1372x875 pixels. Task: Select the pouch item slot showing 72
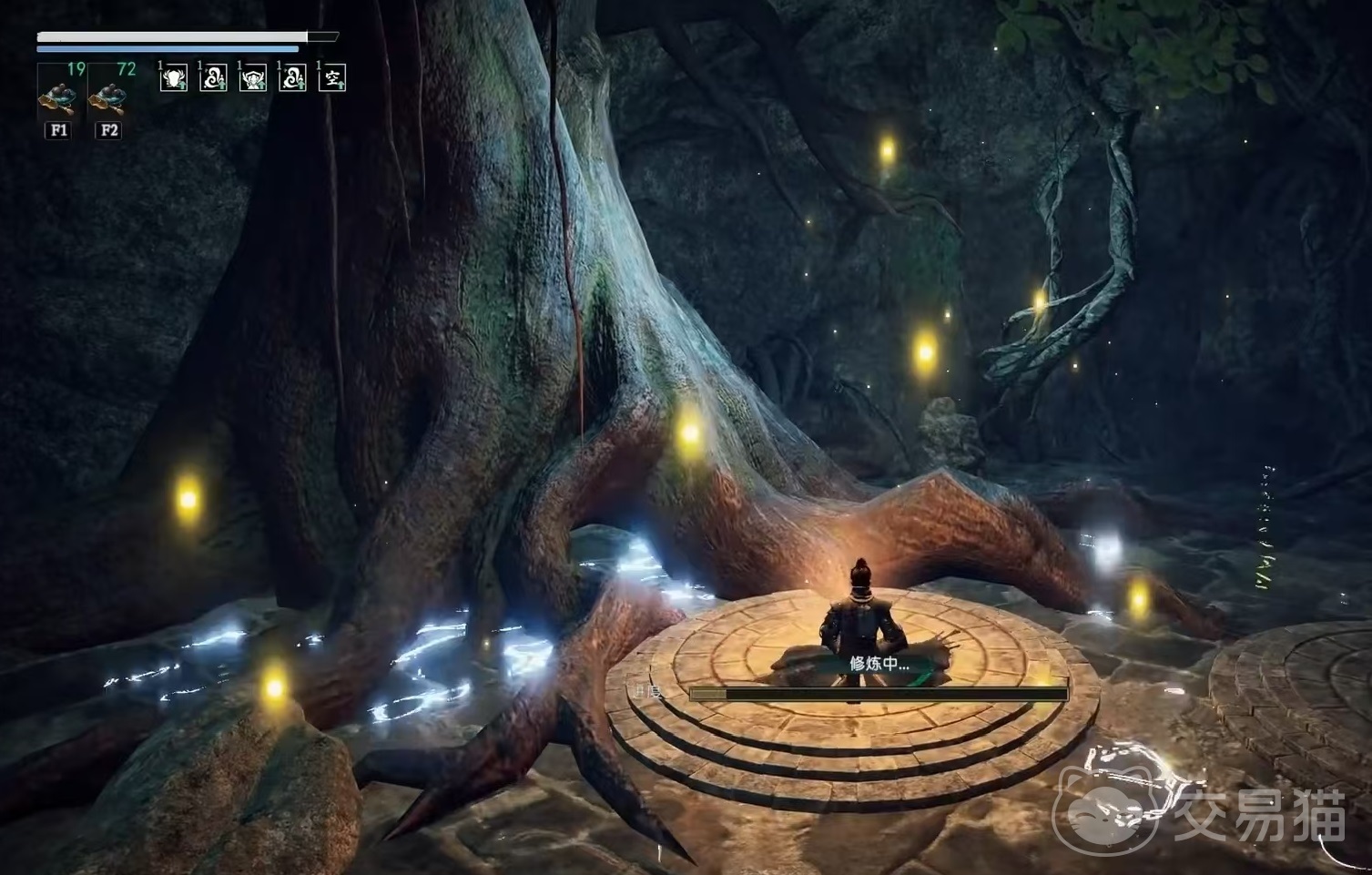pyautogui.click(x=110, y=91)
